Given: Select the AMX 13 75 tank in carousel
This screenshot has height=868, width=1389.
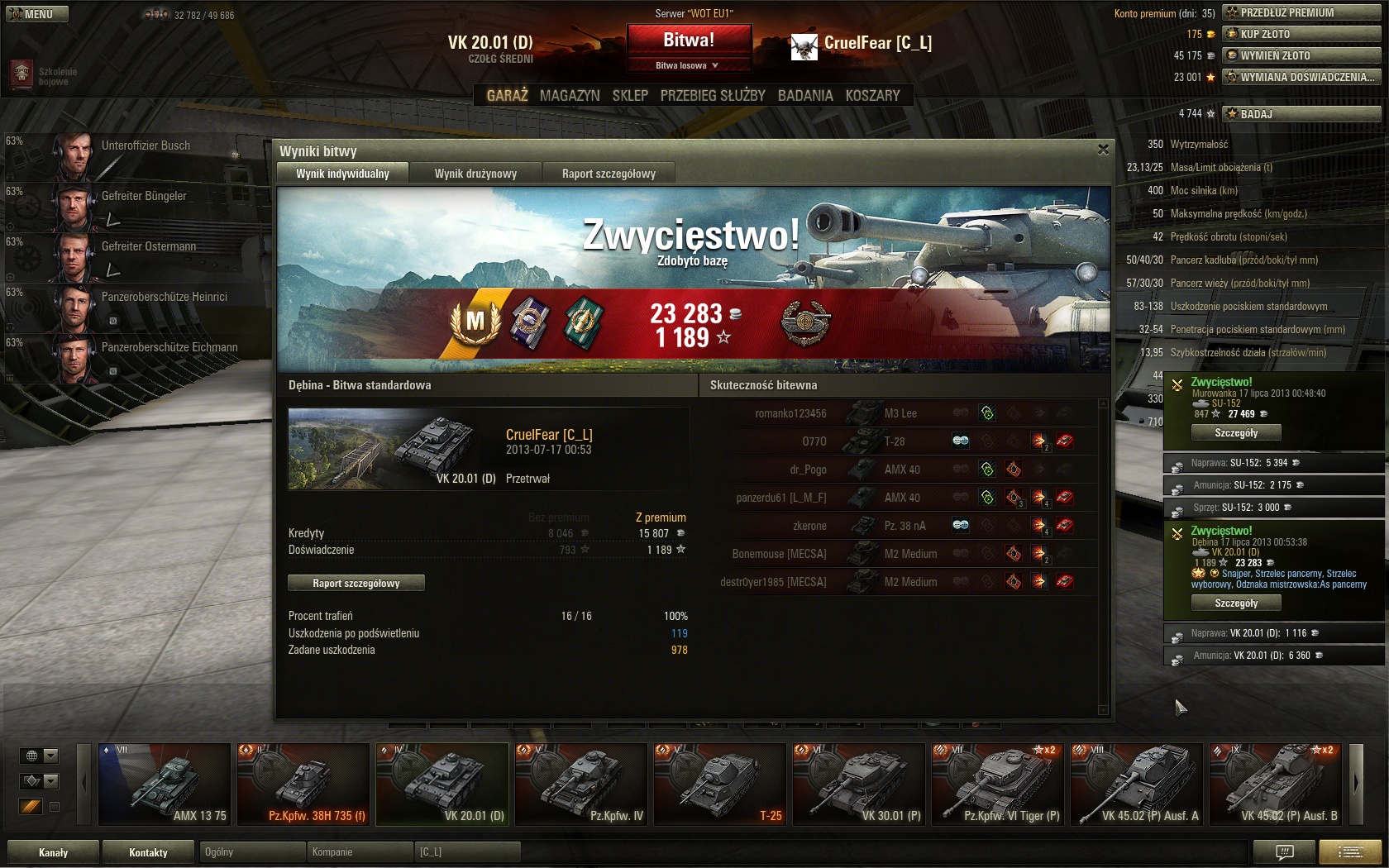Looking at the screenshot, I should click(165, 784).
